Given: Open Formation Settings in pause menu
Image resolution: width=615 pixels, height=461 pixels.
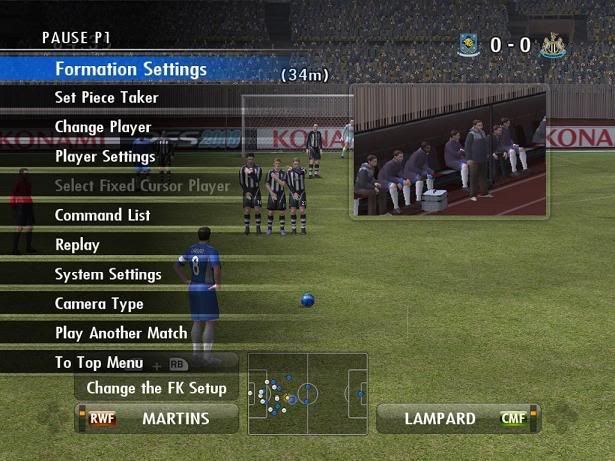Looking at the screenshot, I should coord(130,69).
